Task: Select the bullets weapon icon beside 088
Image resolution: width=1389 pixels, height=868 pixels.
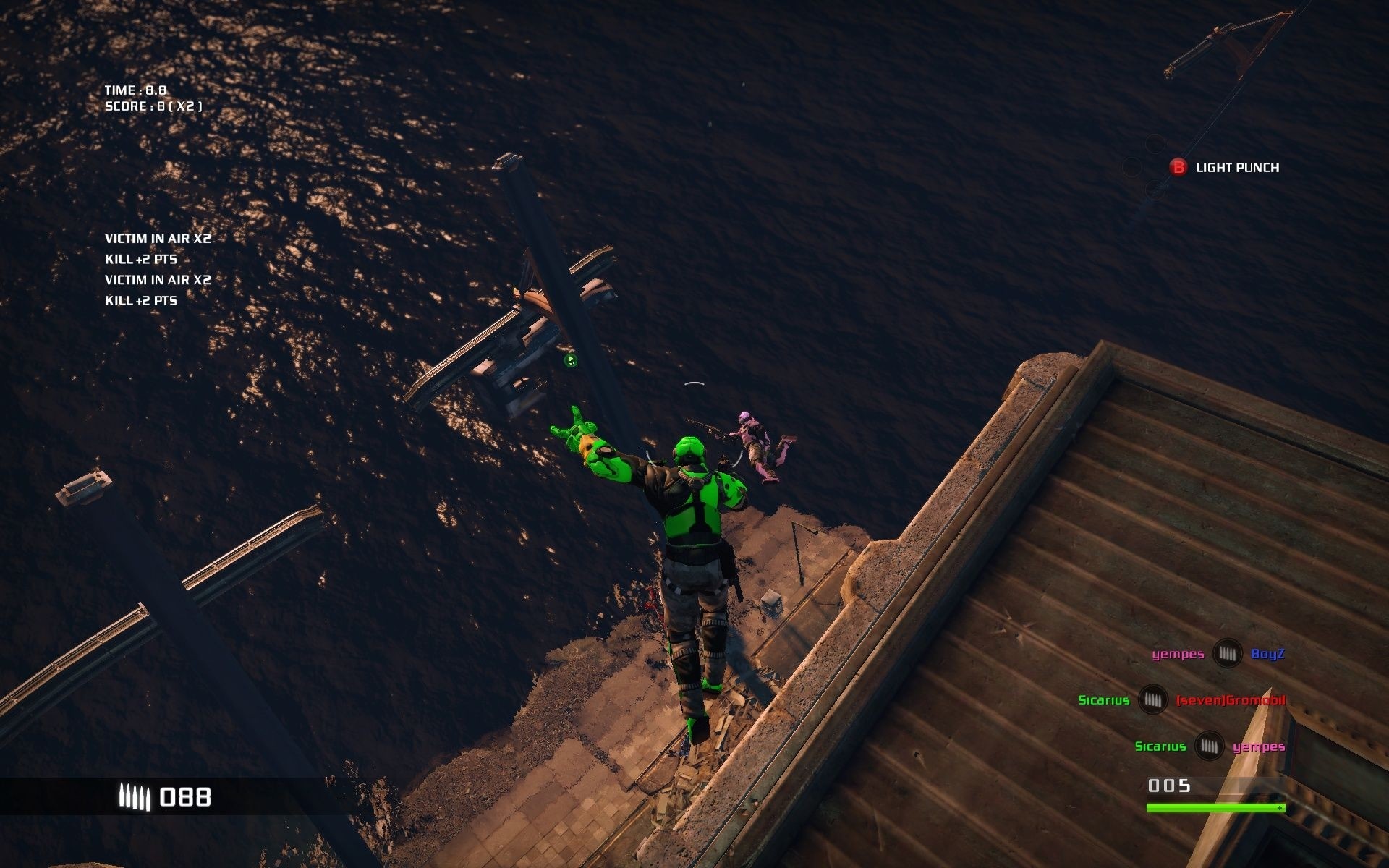Action: 135,797
